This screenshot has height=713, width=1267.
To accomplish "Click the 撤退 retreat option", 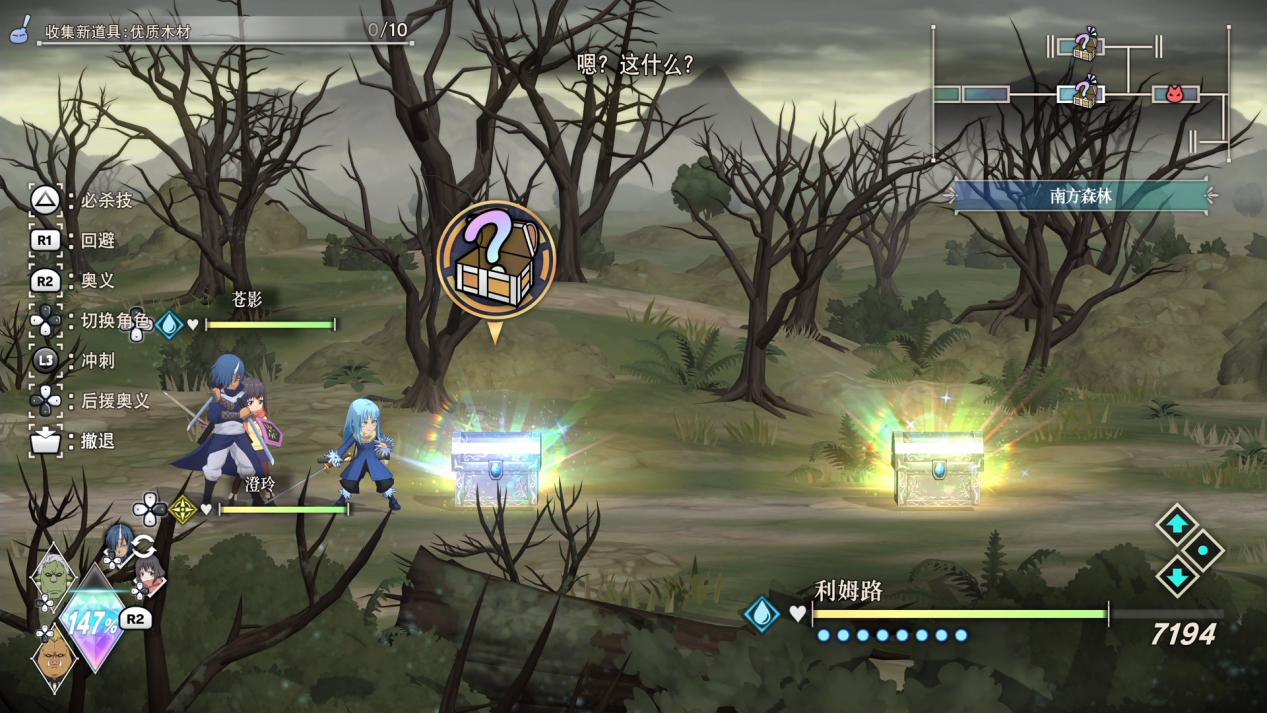I will click(97, 441).
